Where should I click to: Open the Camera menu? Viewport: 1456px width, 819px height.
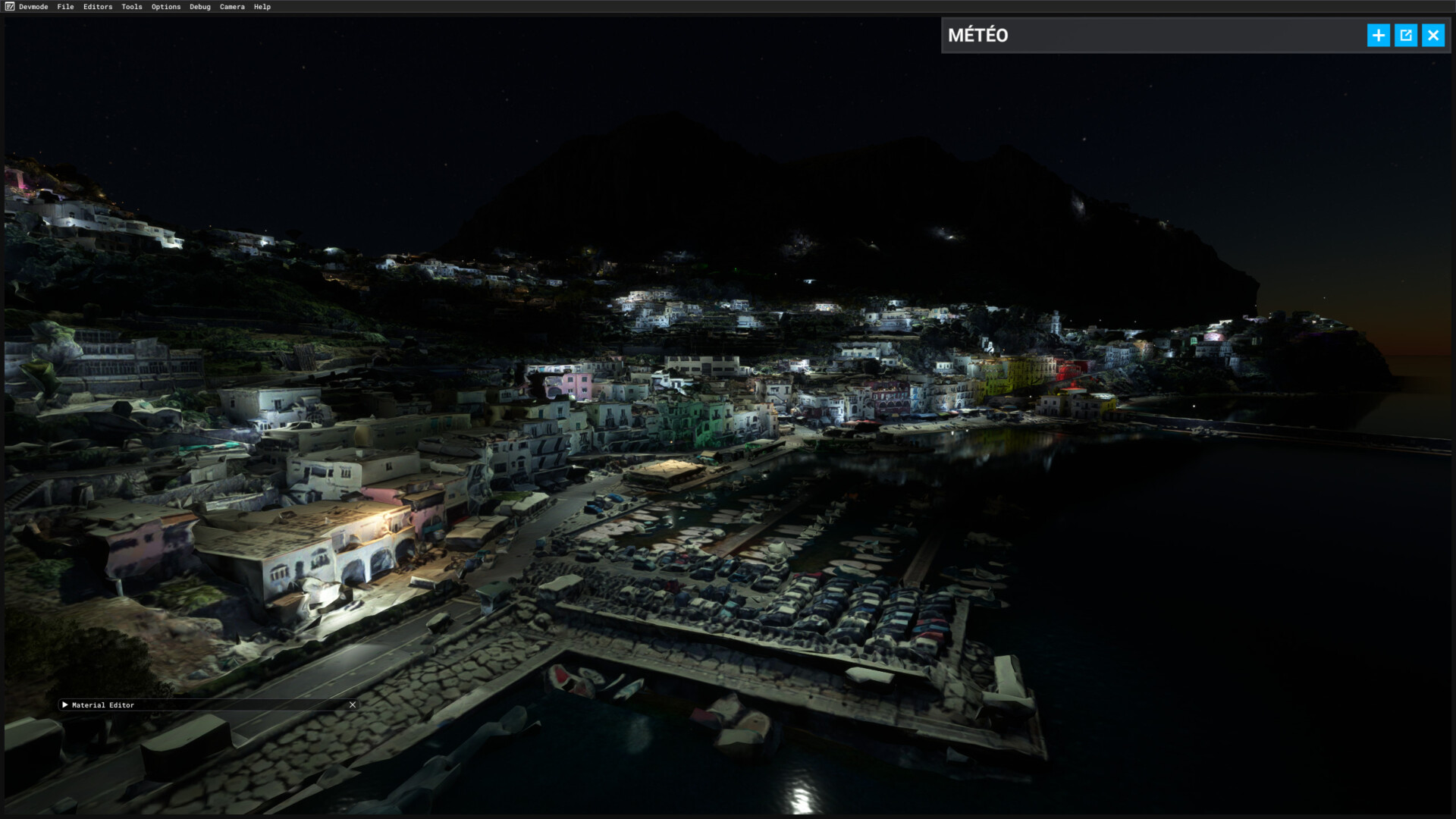(232, 7)
